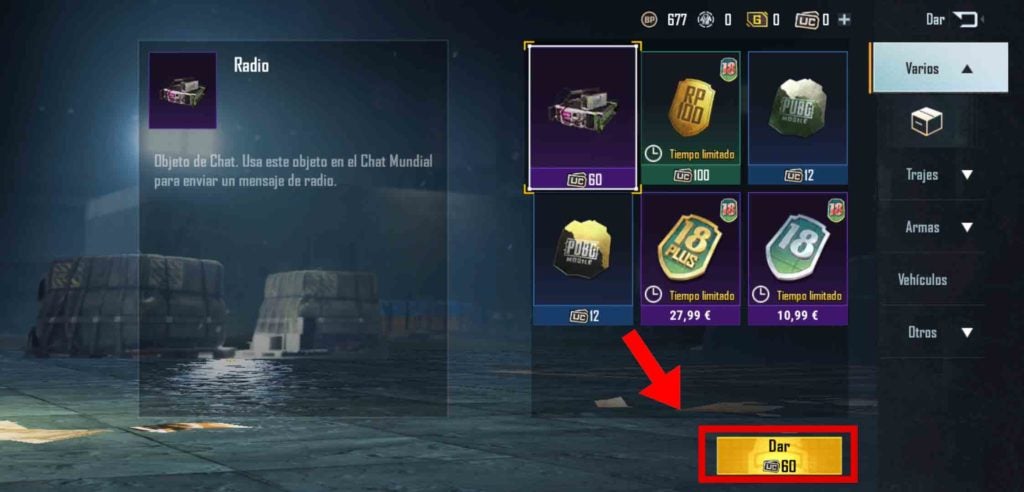Screen dimensions: 1024x492
Task: Select the 18 Plus pass for 27,99 €
Action: [x=690, y=254]
